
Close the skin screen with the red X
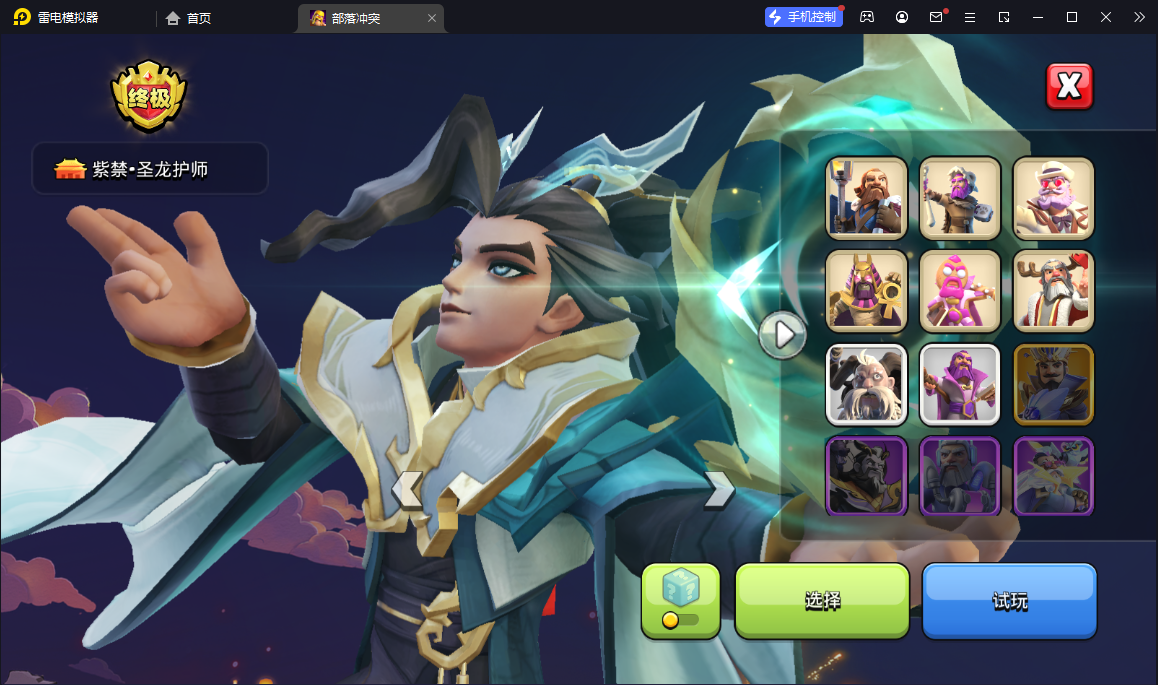[x=1069, y=87]
